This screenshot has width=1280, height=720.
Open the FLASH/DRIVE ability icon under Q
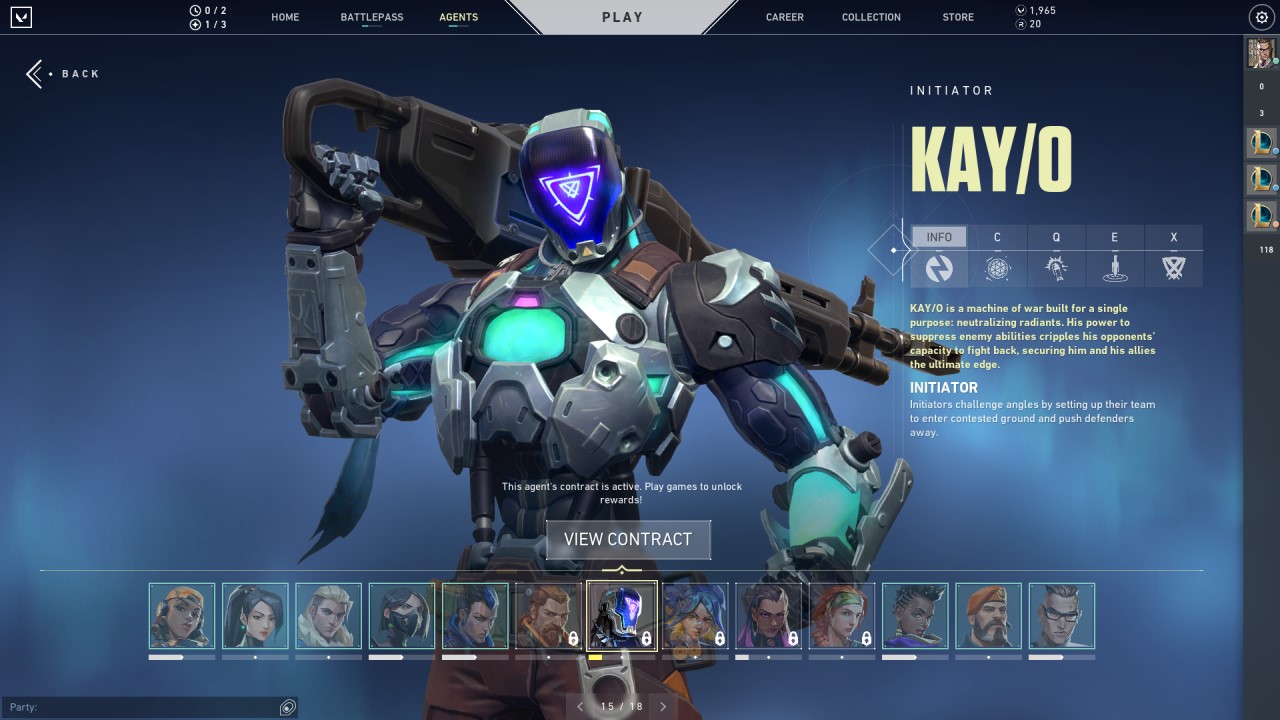1056,268
